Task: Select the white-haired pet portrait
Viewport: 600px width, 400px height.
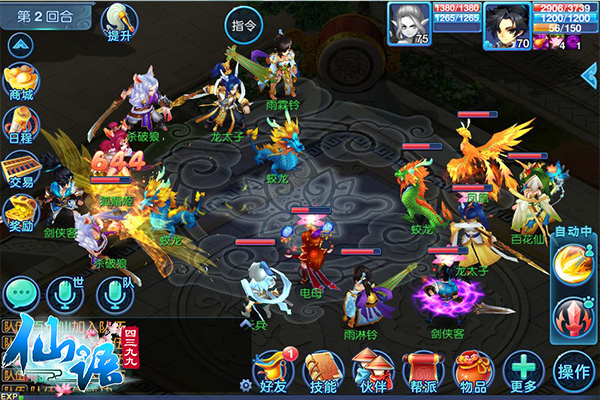Action: (x=409, y=24)
